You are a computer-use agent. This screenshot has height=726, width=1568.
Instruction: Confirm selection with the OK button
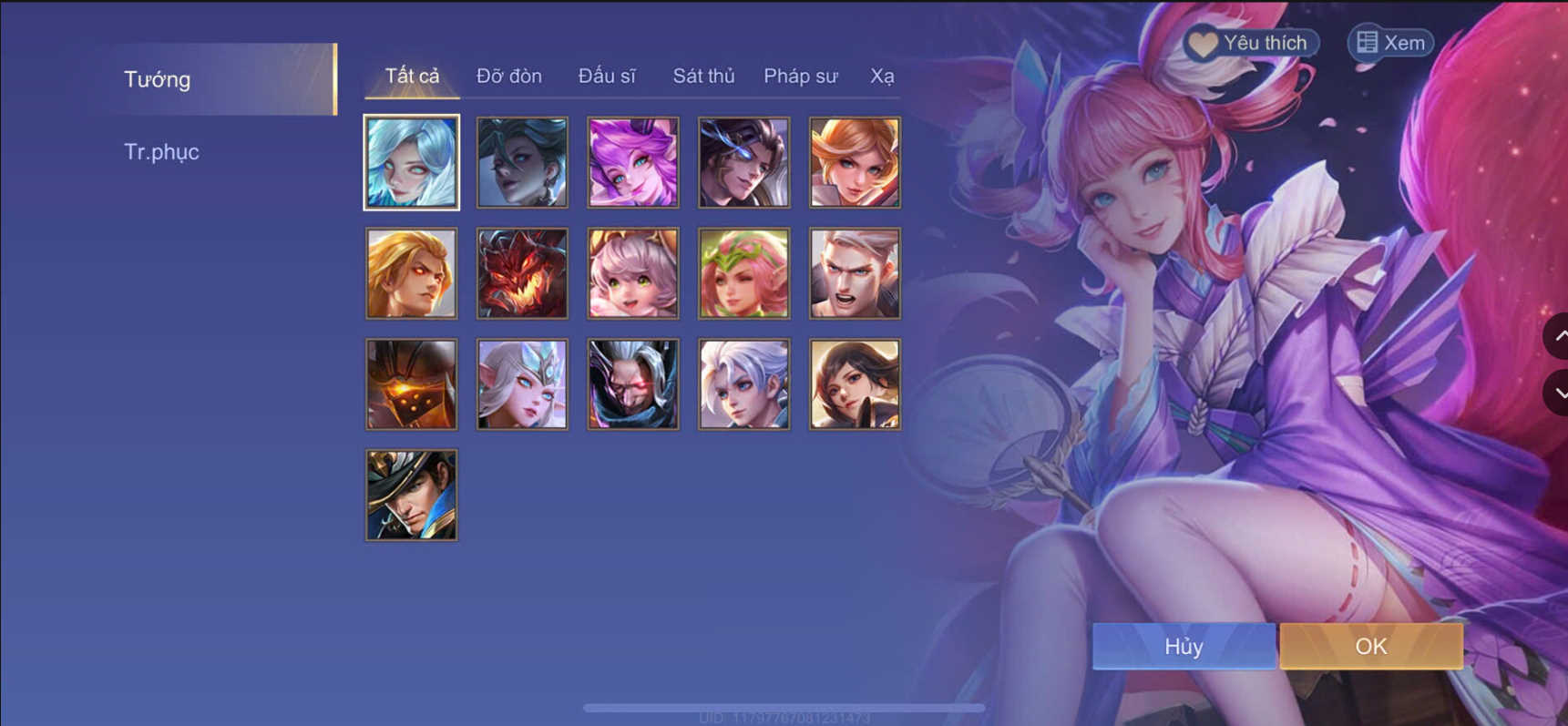[x=1371, y=646]
